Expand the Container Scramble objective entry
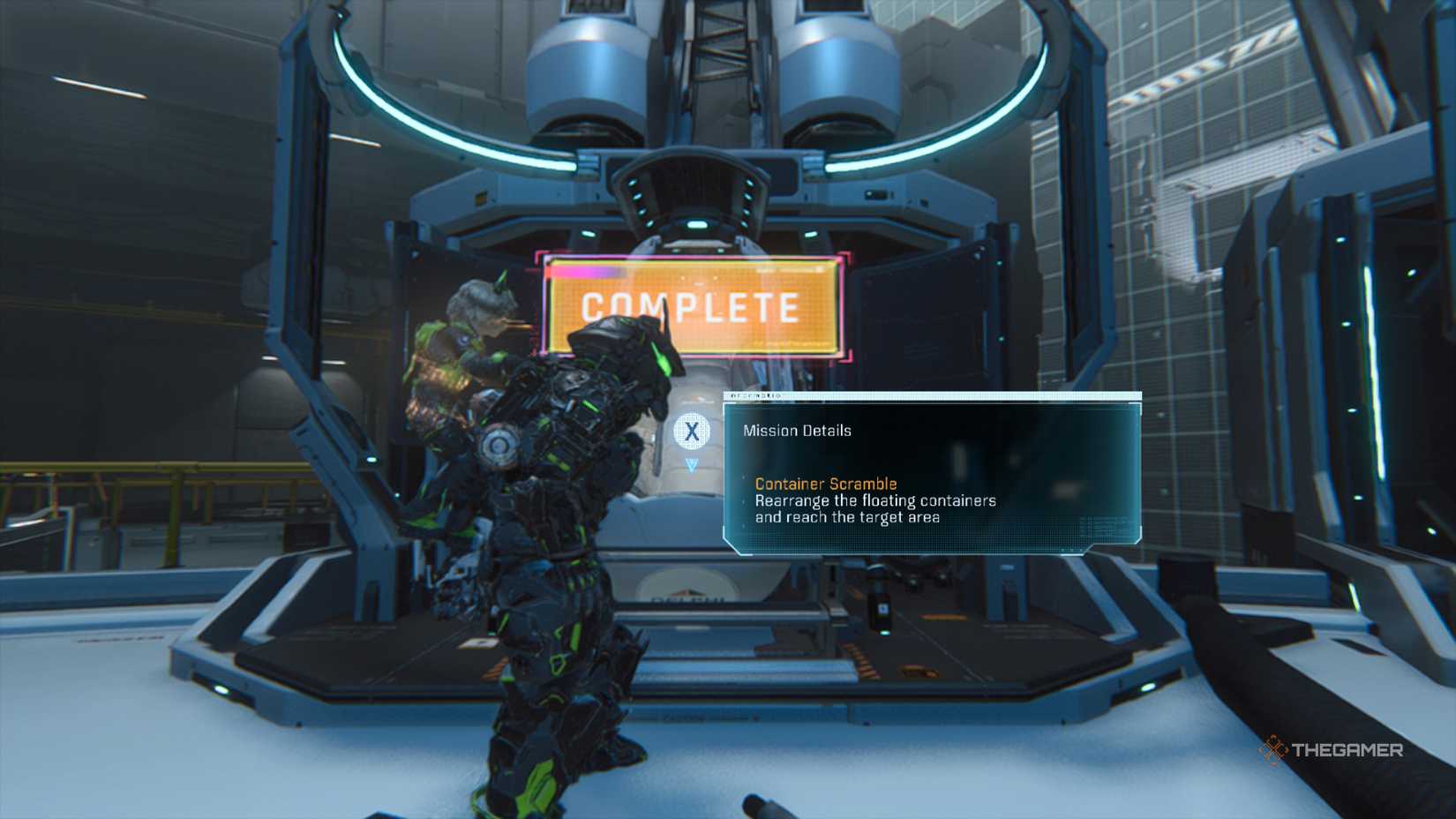The height and width of the screenshot is (819, 1456). pos(825,484)
